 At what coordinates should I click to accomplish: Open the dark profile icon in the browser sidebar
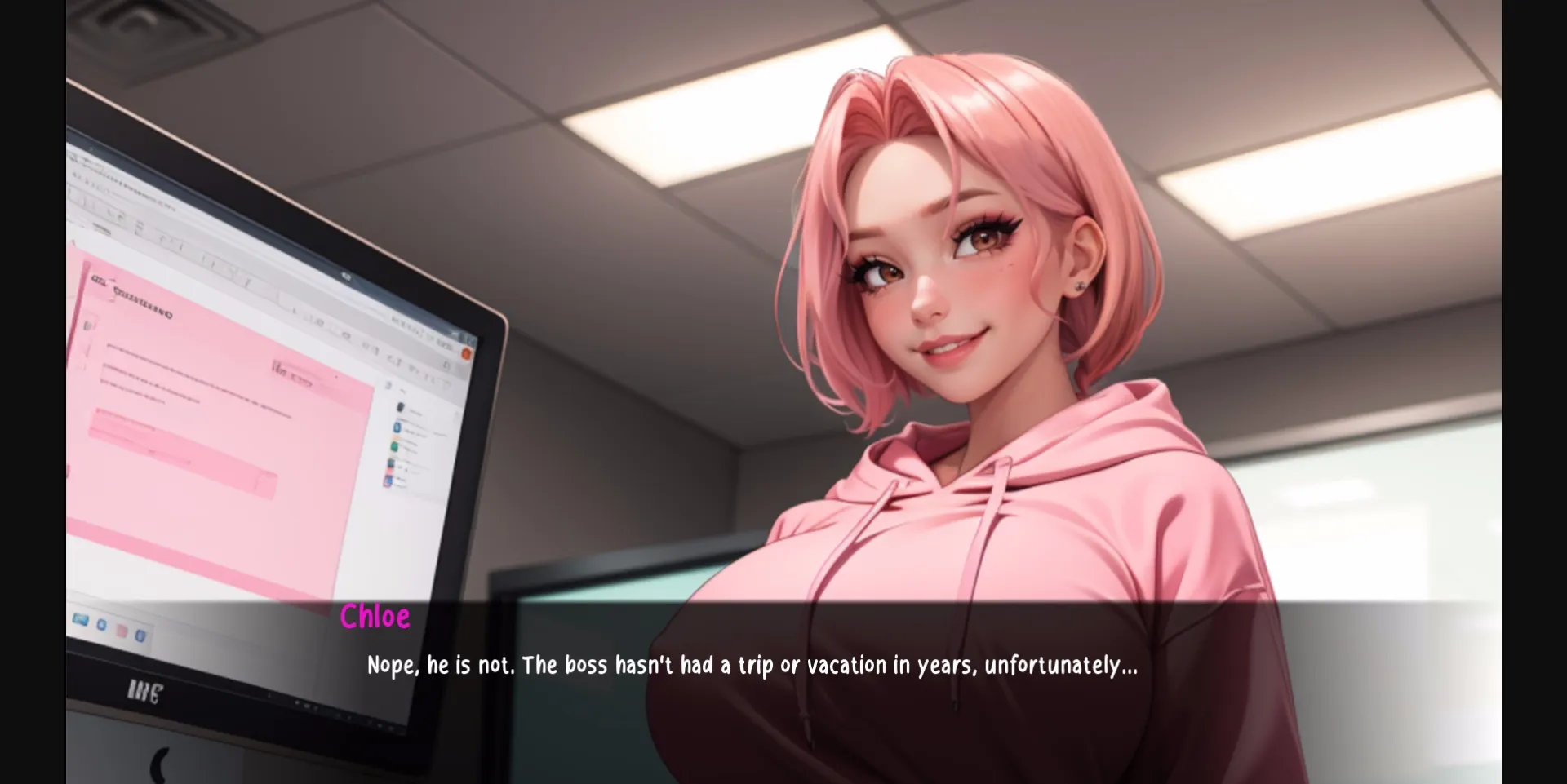(400, 407)
